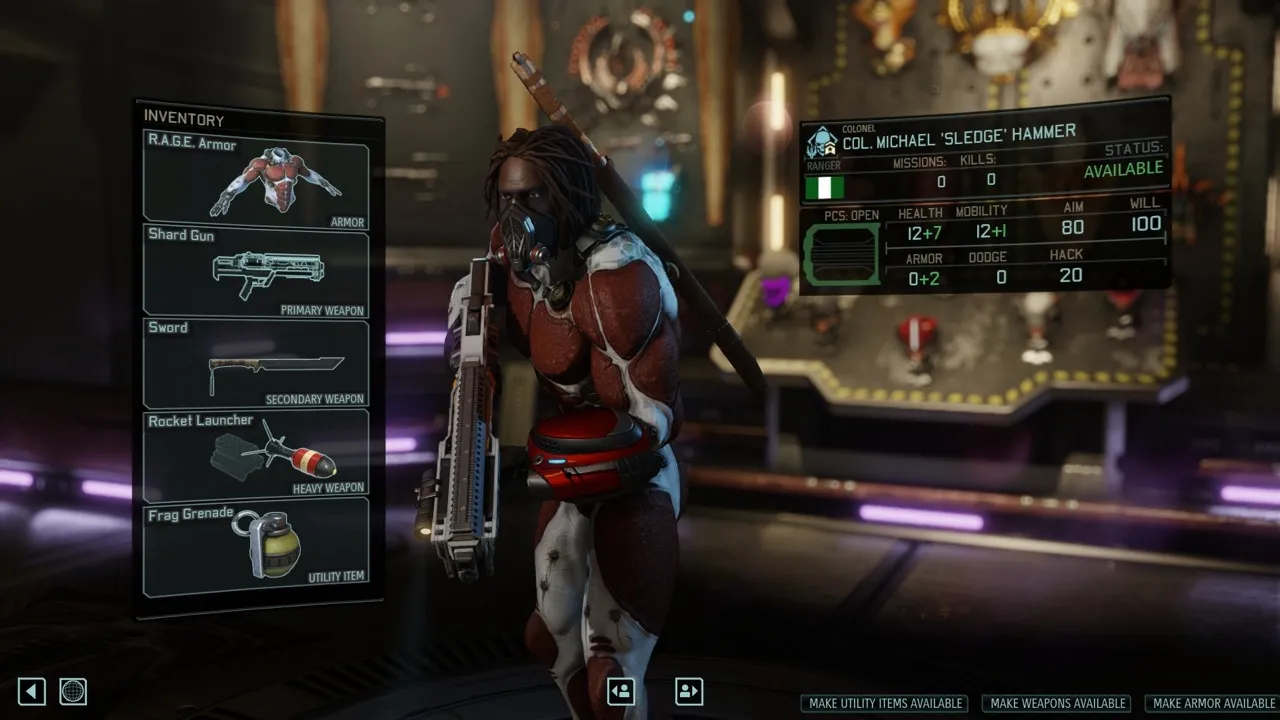Click Make Utility Items Available
Image resolution: width=1280 pixels, height=720 pixels.
pyautogui.click(x=886, y=704)
